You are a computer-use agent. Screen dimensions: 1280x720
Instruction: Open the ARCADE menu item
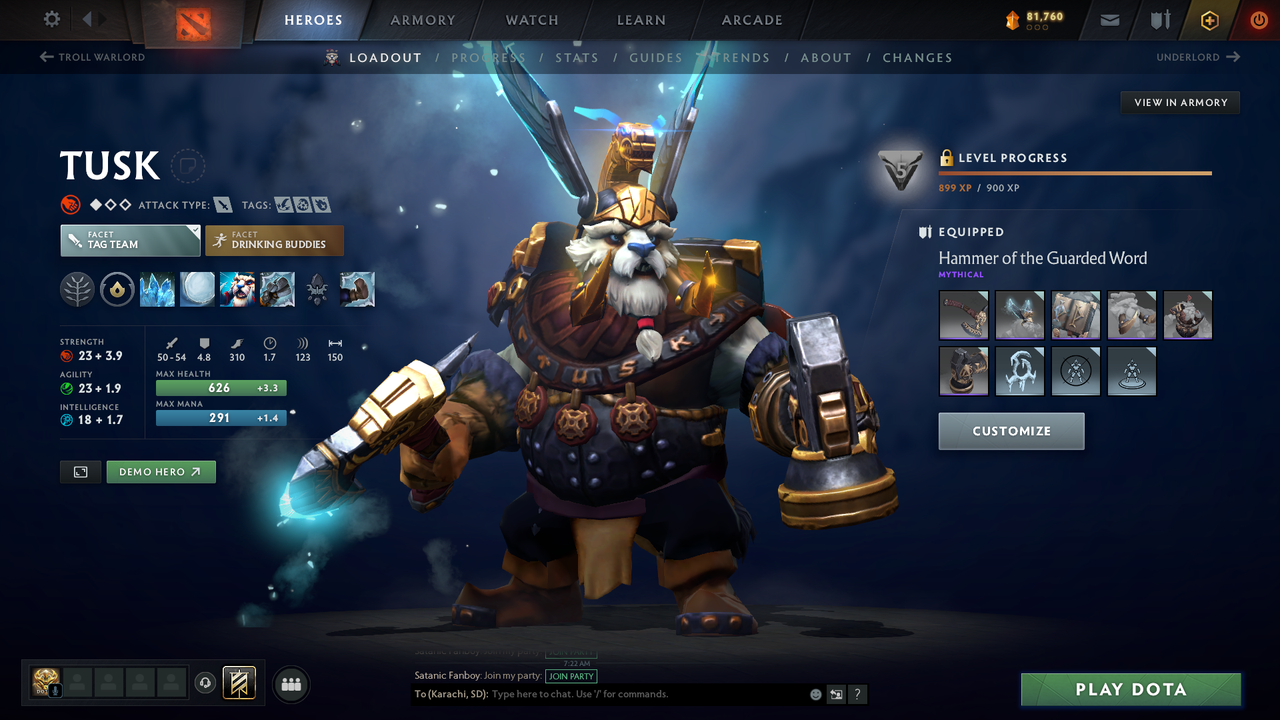[x=751, y=19]
